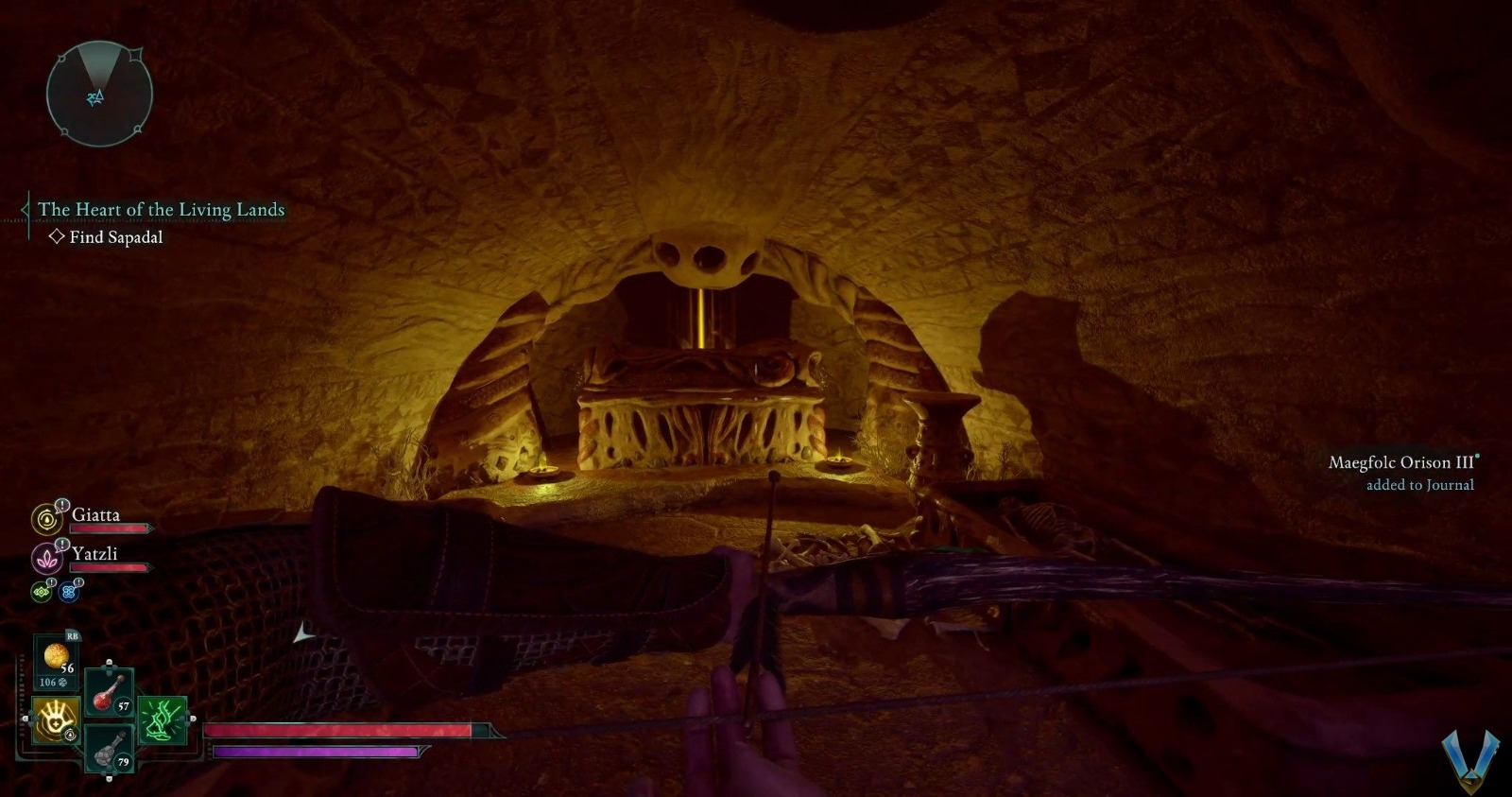Use the red health potion slot
Screen dimensions: 1512x797
coord(109,692)
